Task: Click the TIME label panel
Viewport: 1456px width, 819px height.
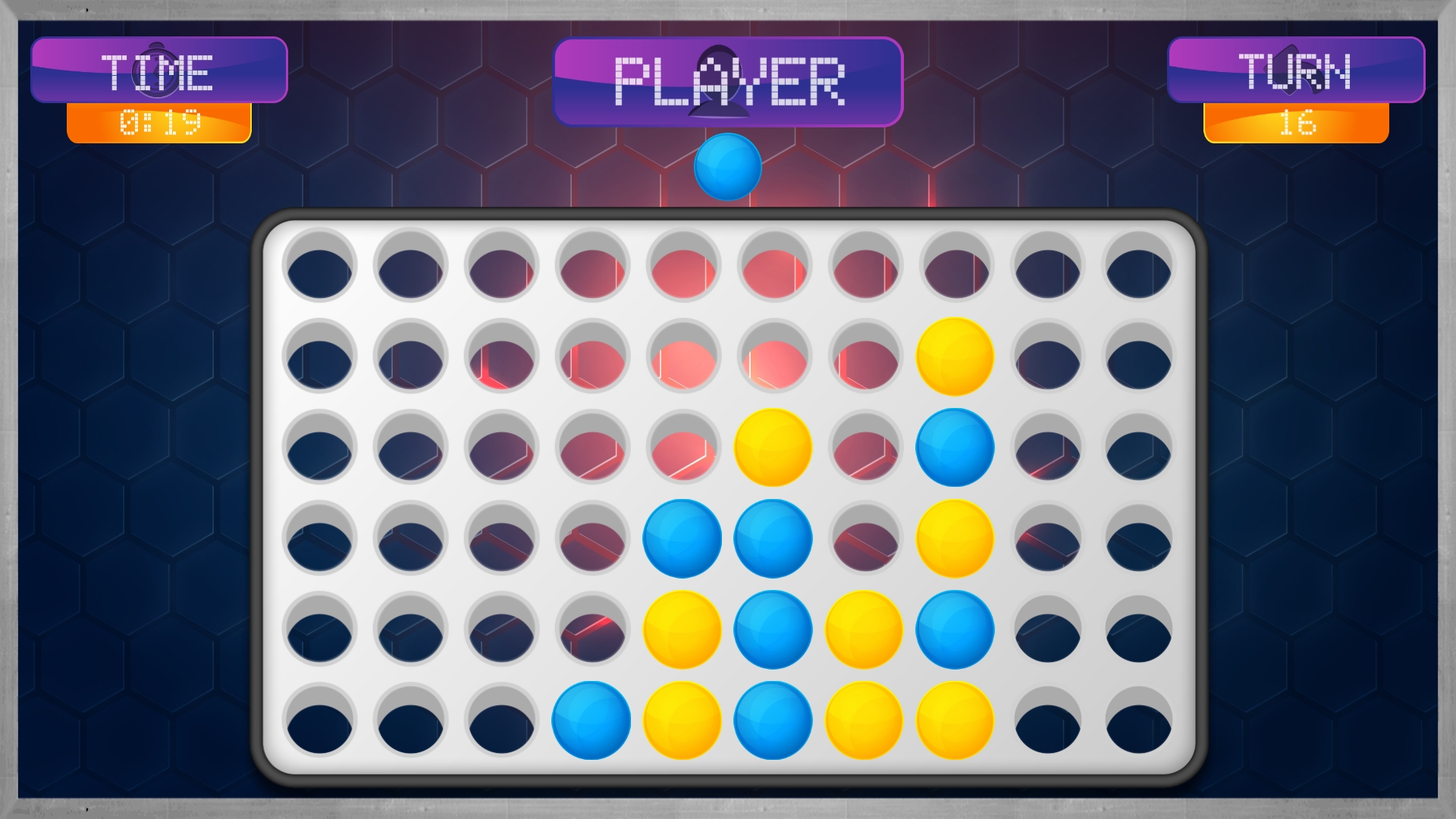Action: click(x=159, y=72)
